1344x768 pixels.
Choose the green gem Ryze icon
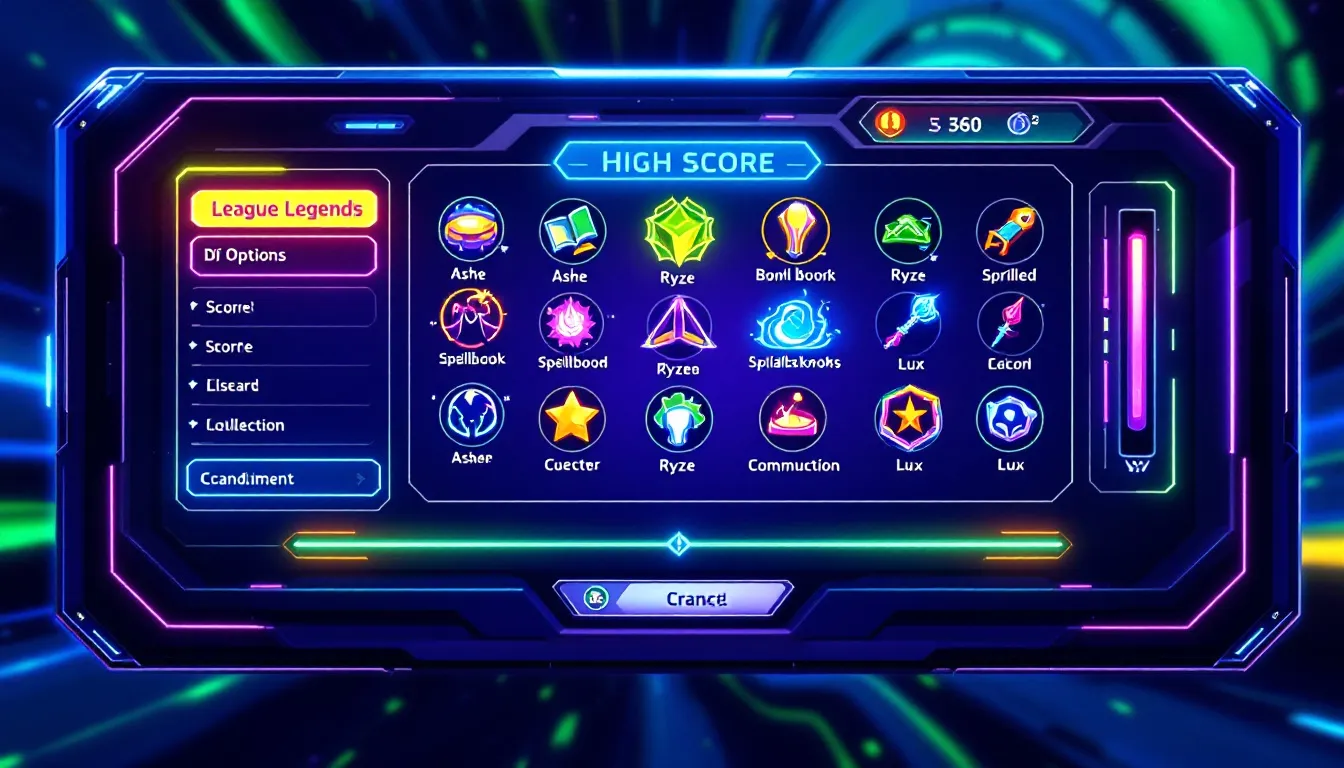[677, 230]
